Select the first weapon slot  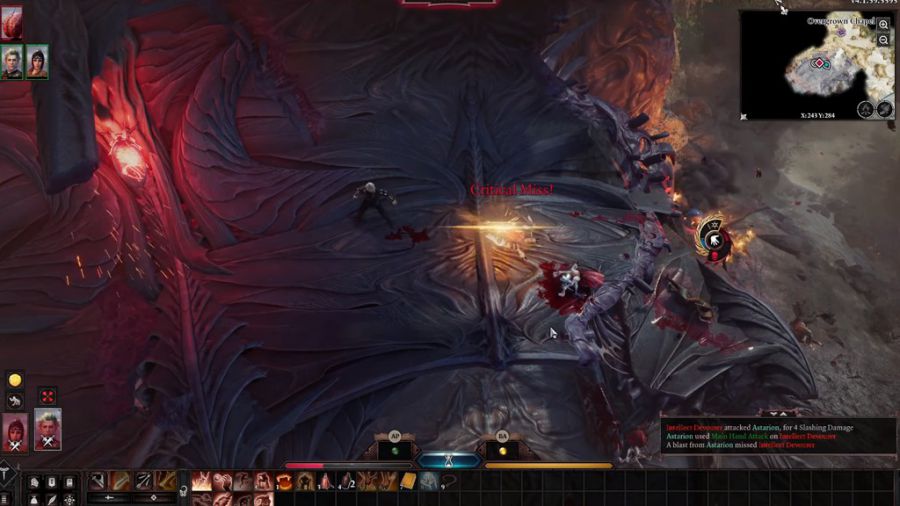pyautogui.click(x=98, y=481)
